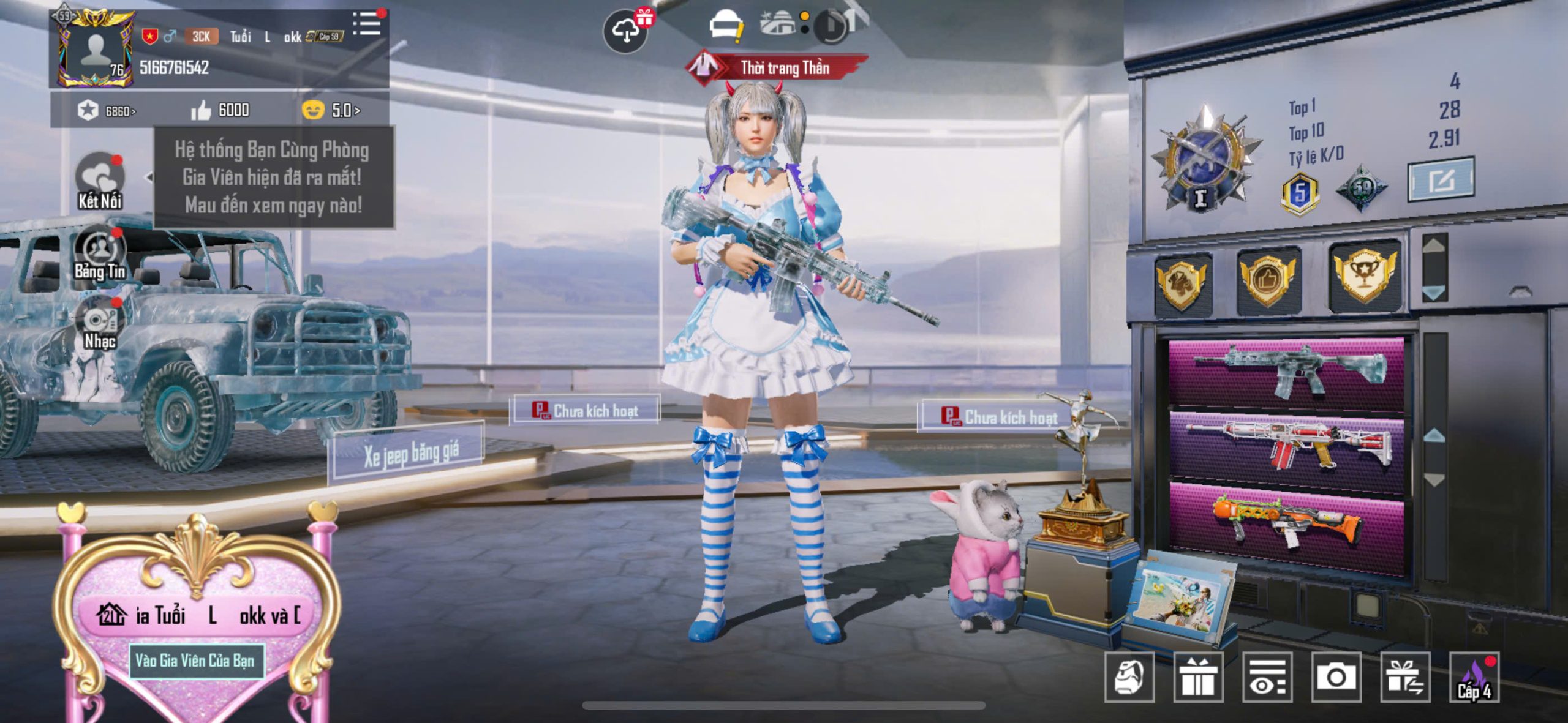Open the list-with-eye visibility settings icon
Image resolution: width=1568 pixels, height=723 pixels.
tap(1267, 677)
